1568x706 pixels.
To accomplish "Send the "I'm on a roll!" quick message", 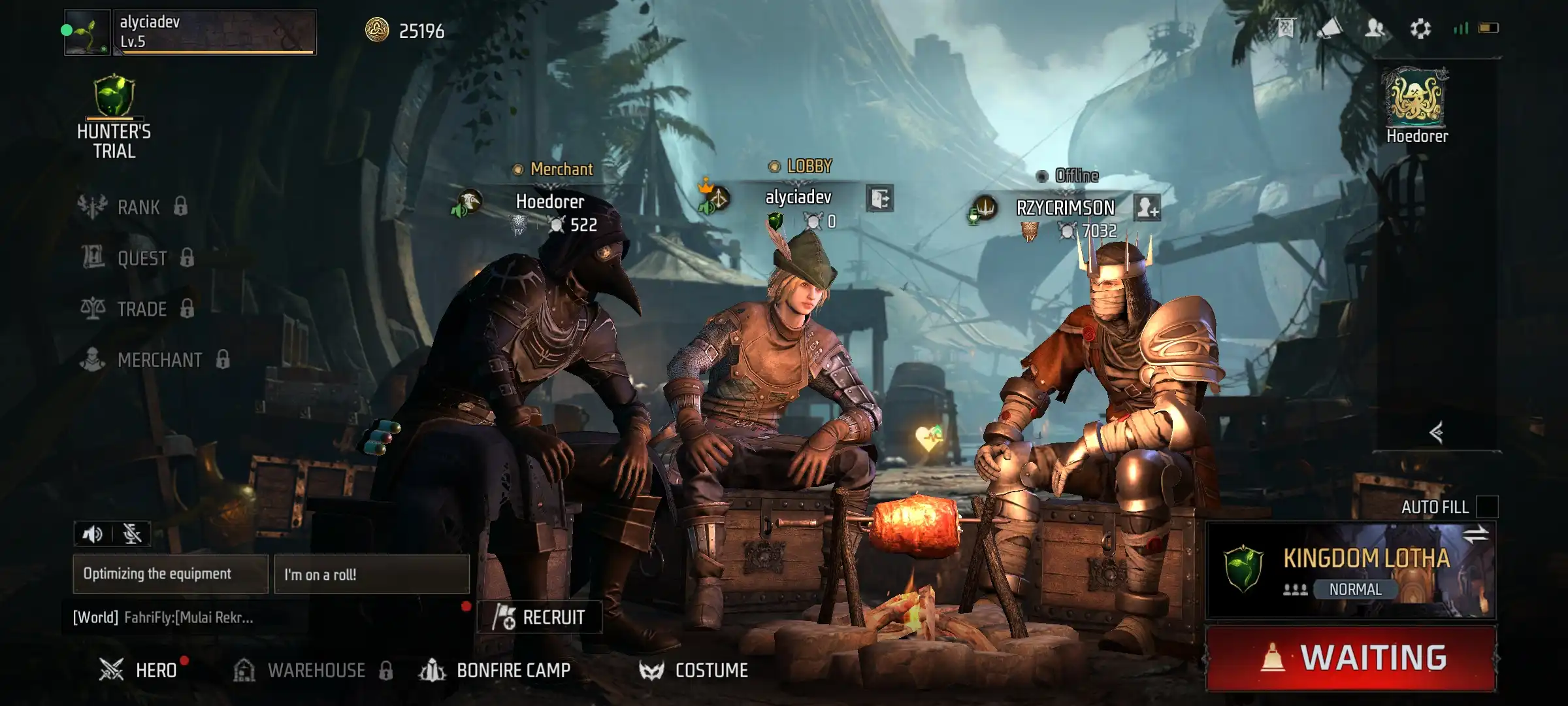I will (371, 575).
